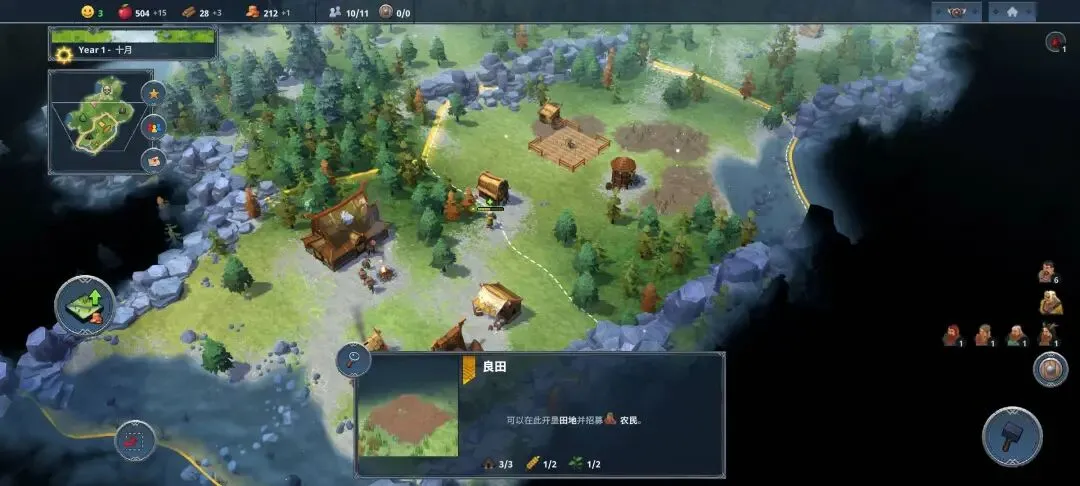Select the villager portrait showing 6
1080x486 pixels.
pos(1047,272)
